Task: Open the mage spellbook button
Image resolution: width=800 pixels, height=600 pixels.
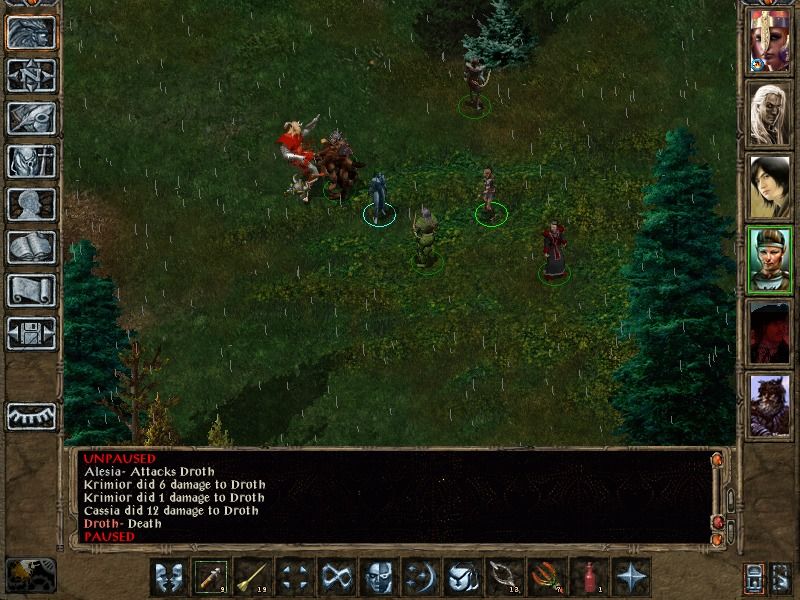Action: tap(31, 247)
